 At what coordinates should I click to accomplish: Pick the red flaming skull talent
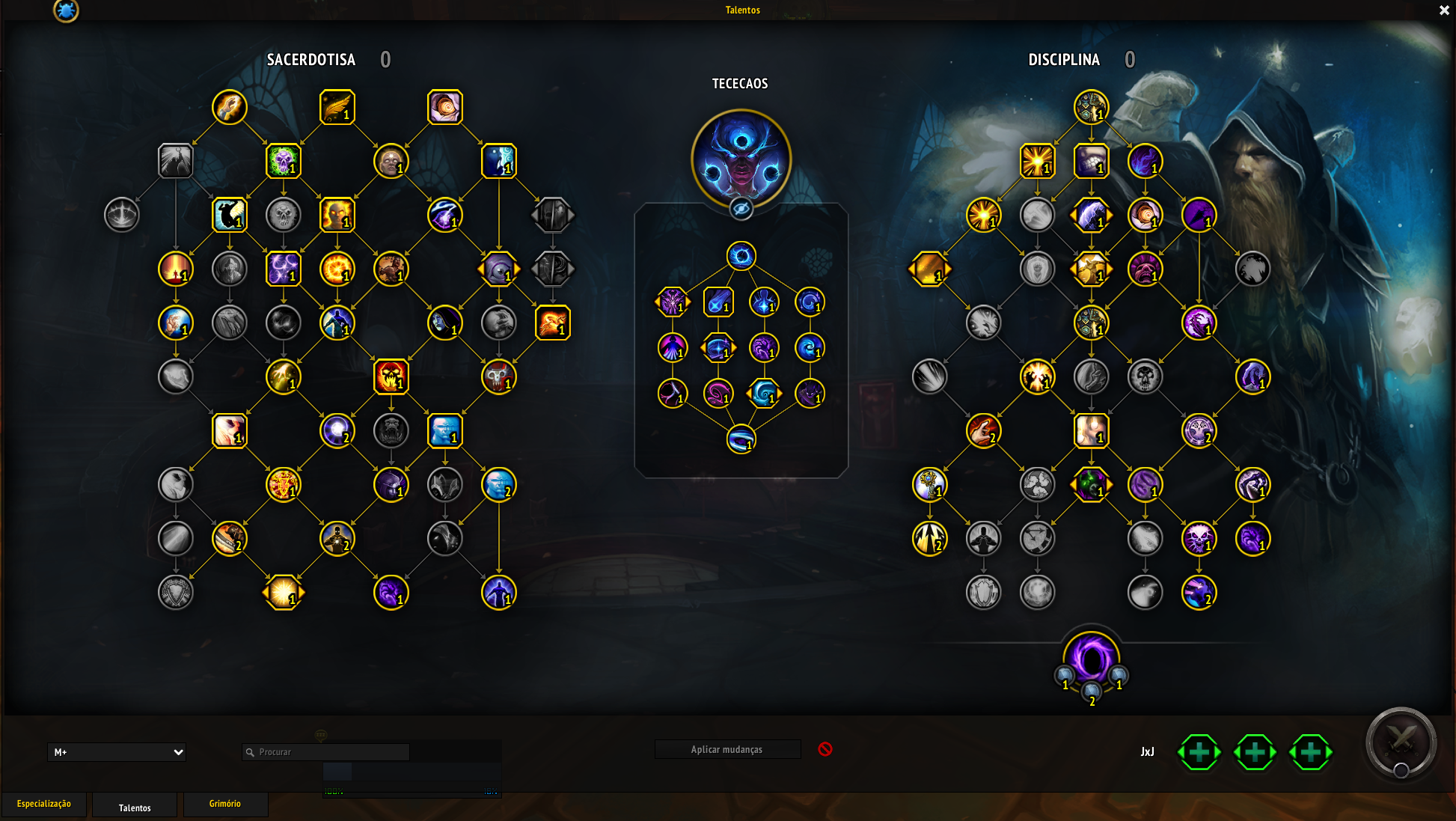391,376
